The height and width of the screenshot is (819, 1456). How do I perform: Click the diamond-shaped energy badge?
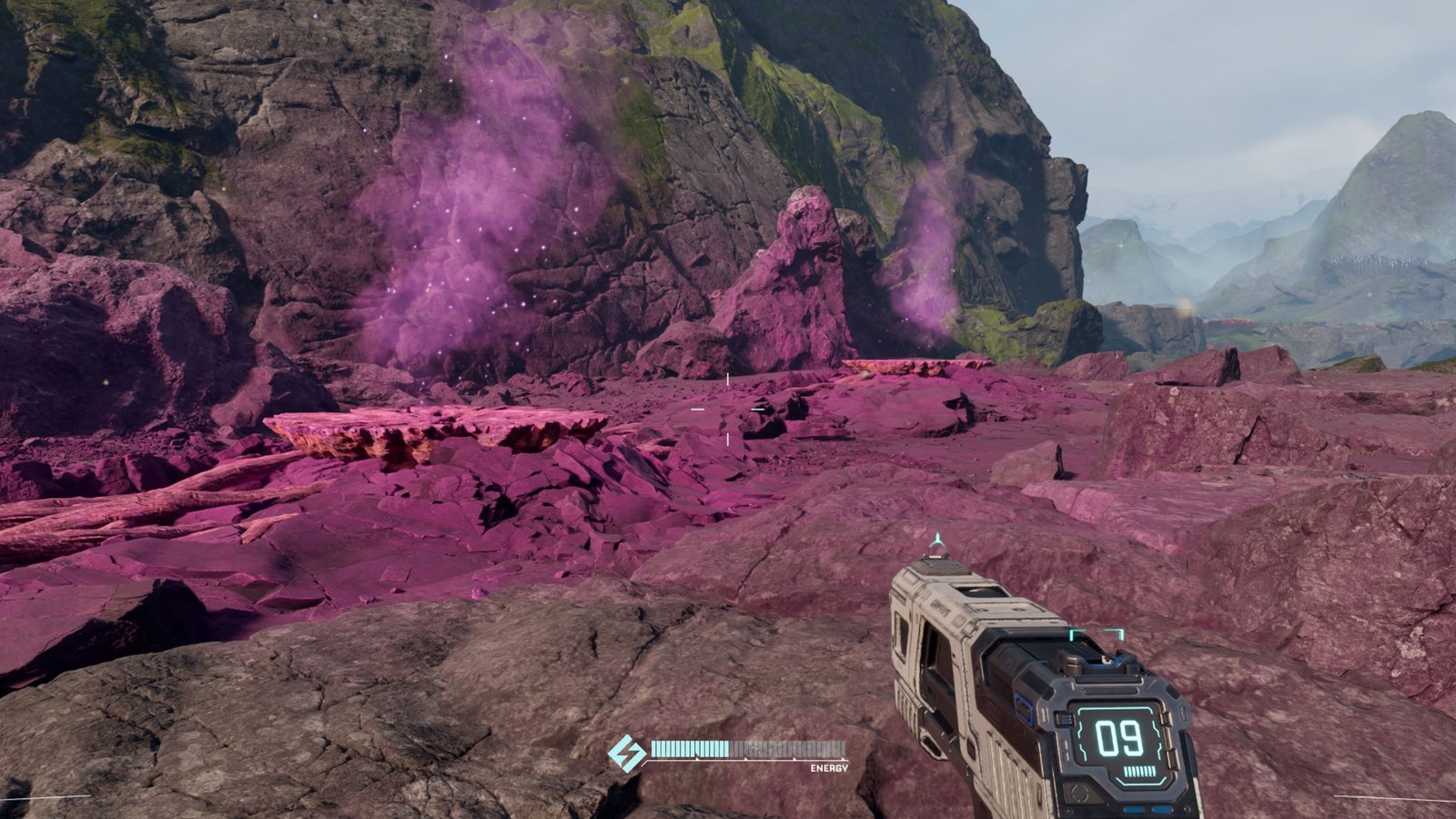pyautogui.click(x=626, y=753)
